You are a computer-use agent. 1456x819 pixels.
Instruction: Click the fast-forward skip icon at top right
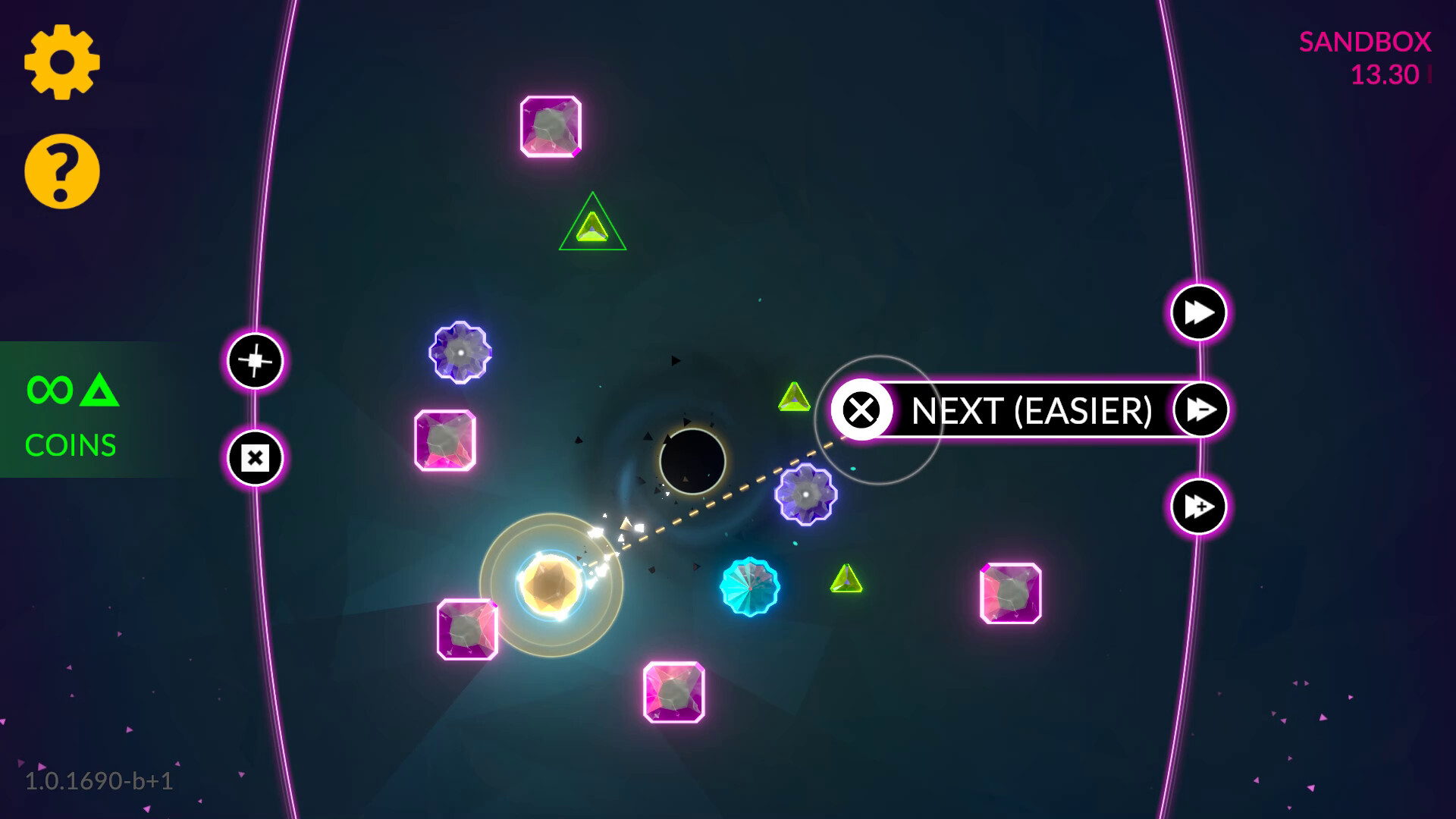click(1197, 311)
